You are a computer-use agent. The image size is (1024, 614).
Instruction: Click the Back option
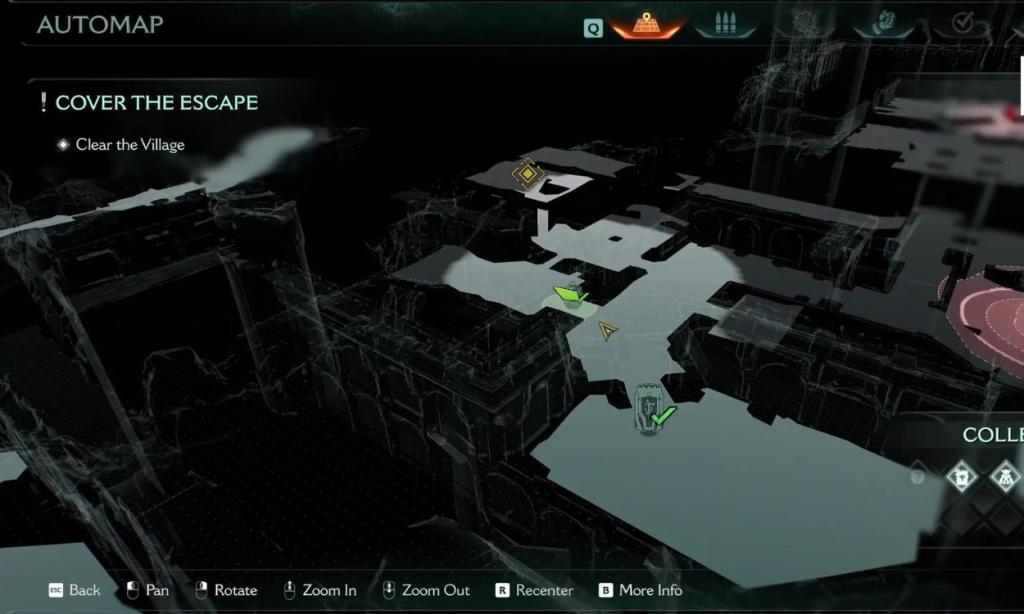(x=75, y=590)
